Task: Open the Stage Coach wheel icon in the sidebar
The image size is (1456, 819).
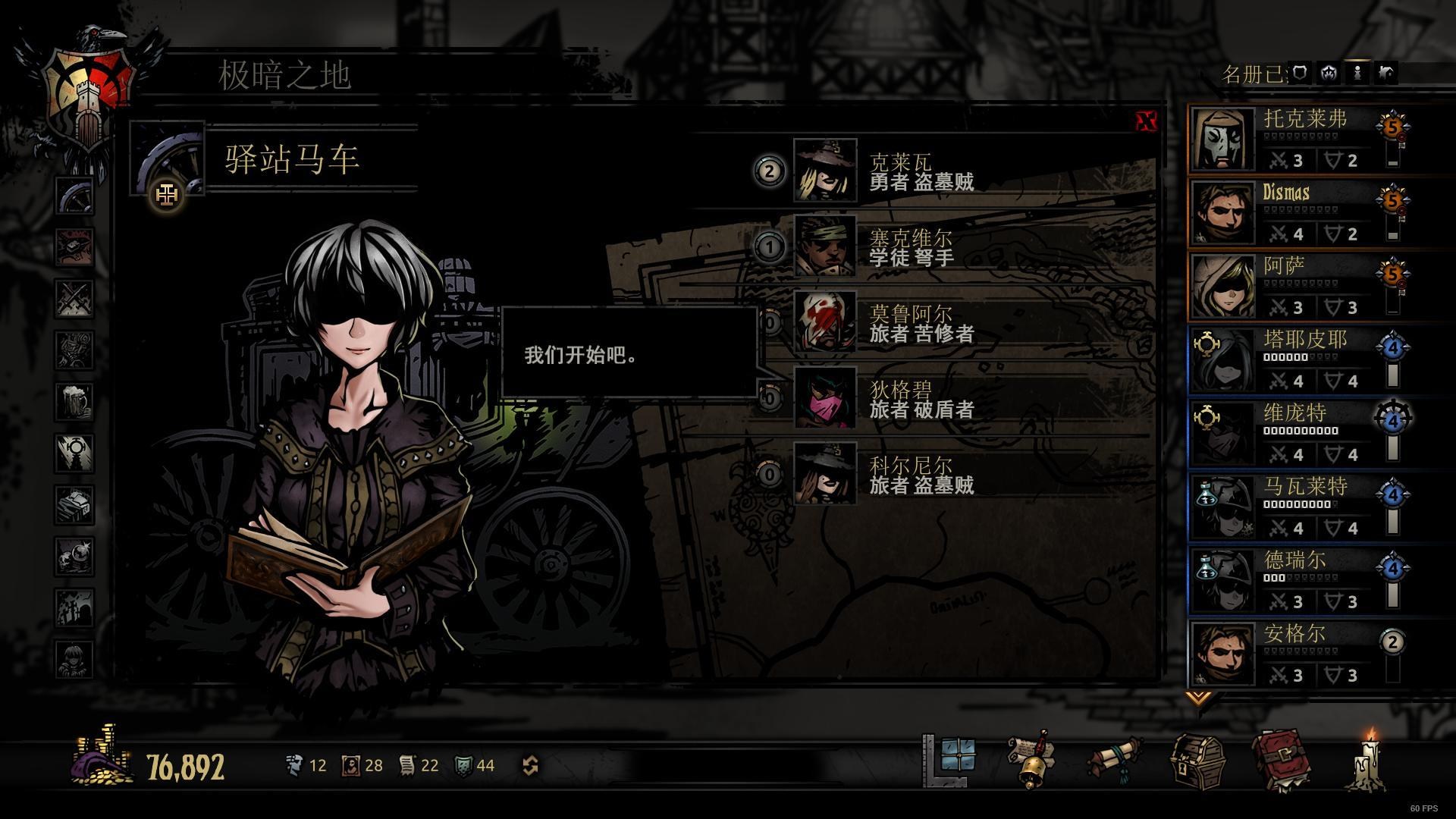Action: (74, 196)
